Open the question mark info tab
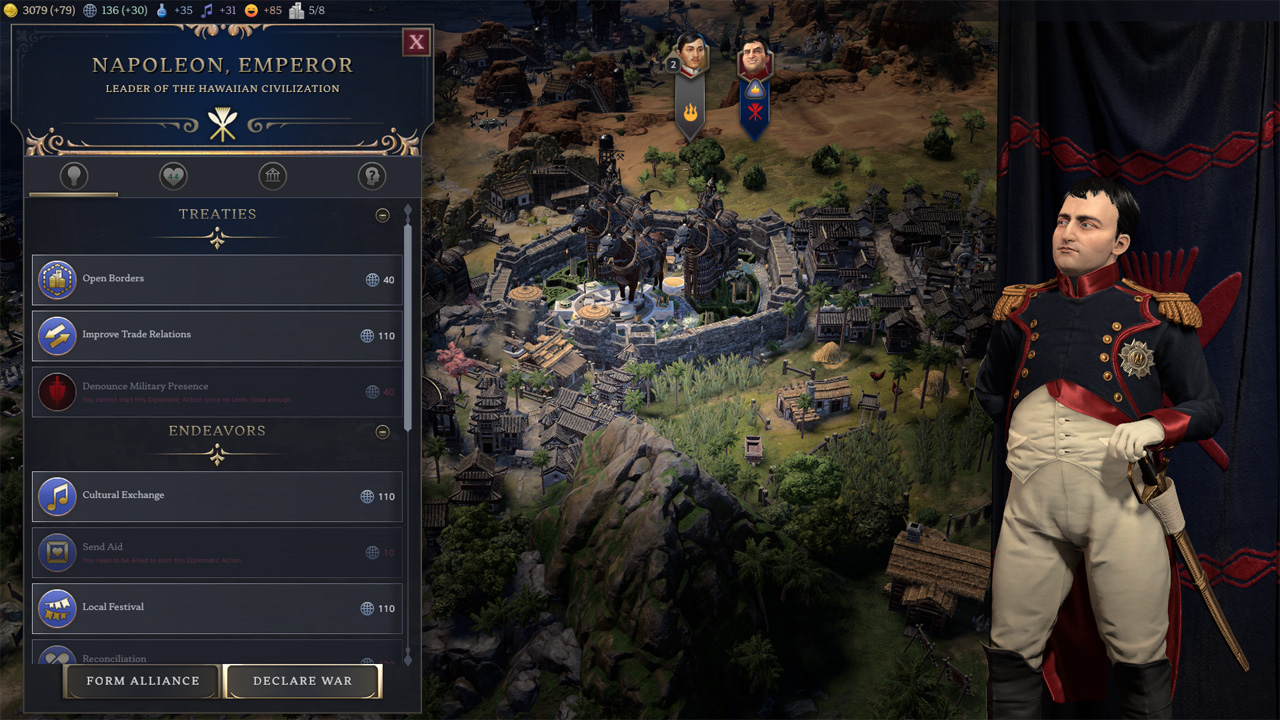This screenshot has width=1280, height=720. 371,177
